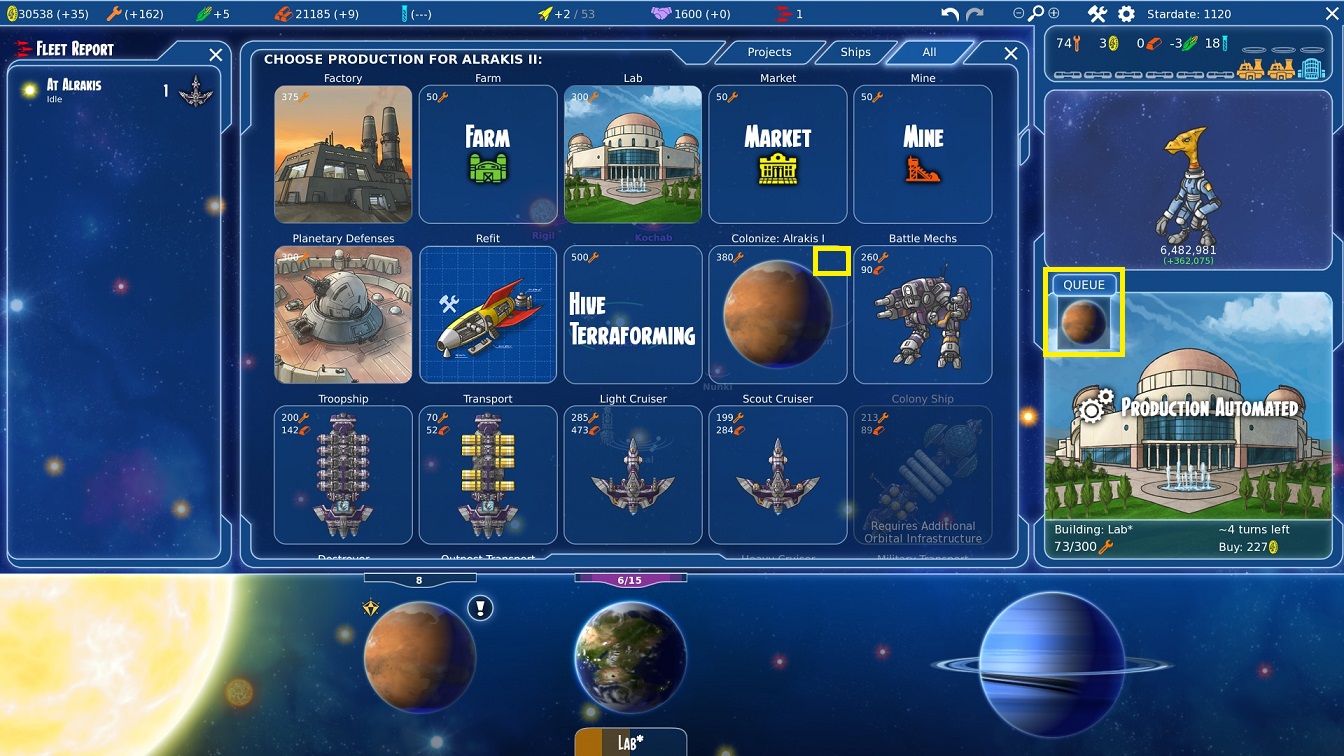
Task: Start the Hive Terraforming project
Action: pos(633,314)
